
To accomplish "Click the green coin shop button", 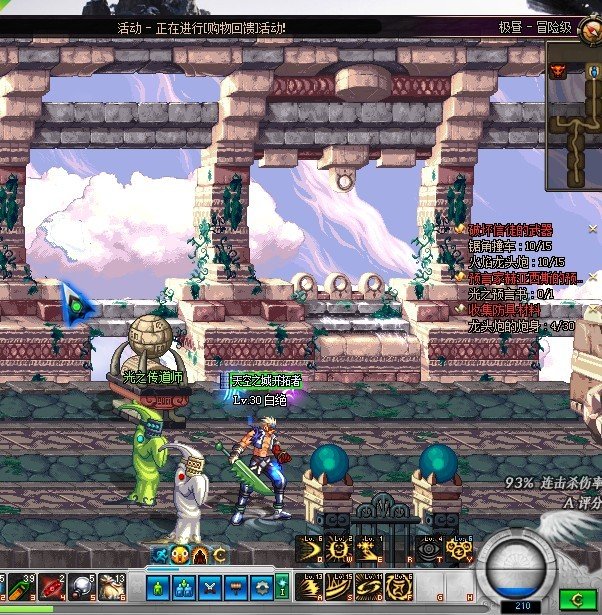I will point(575,598).
